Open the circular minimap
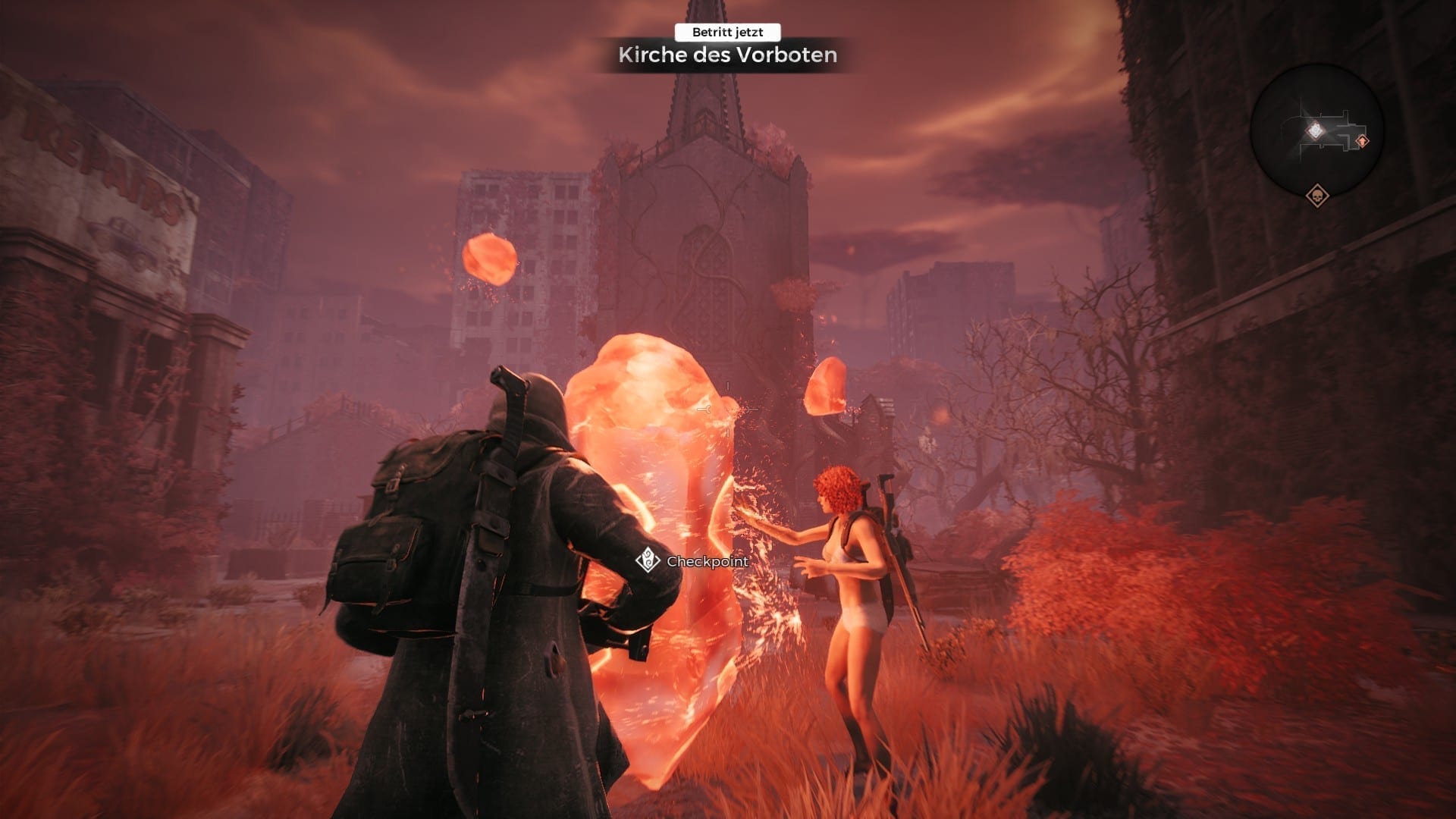This screenshot has width=1456, height=819. (x=1316, y=130)
